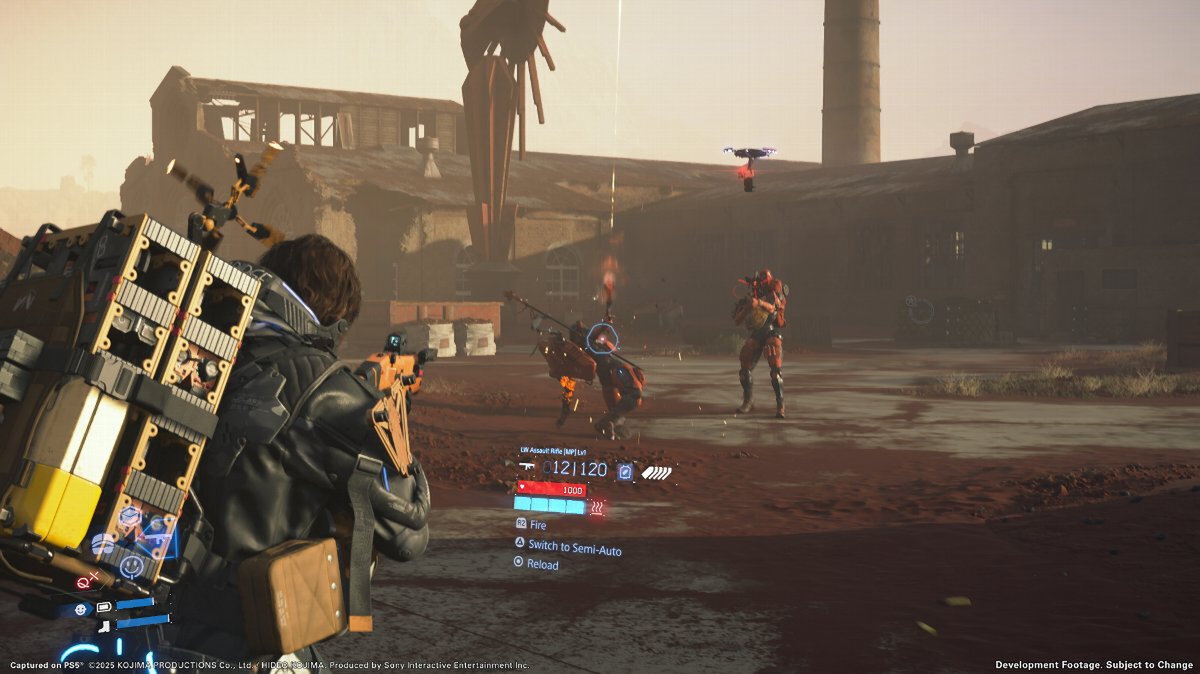Click the red heat waves icon

[598, 507]
